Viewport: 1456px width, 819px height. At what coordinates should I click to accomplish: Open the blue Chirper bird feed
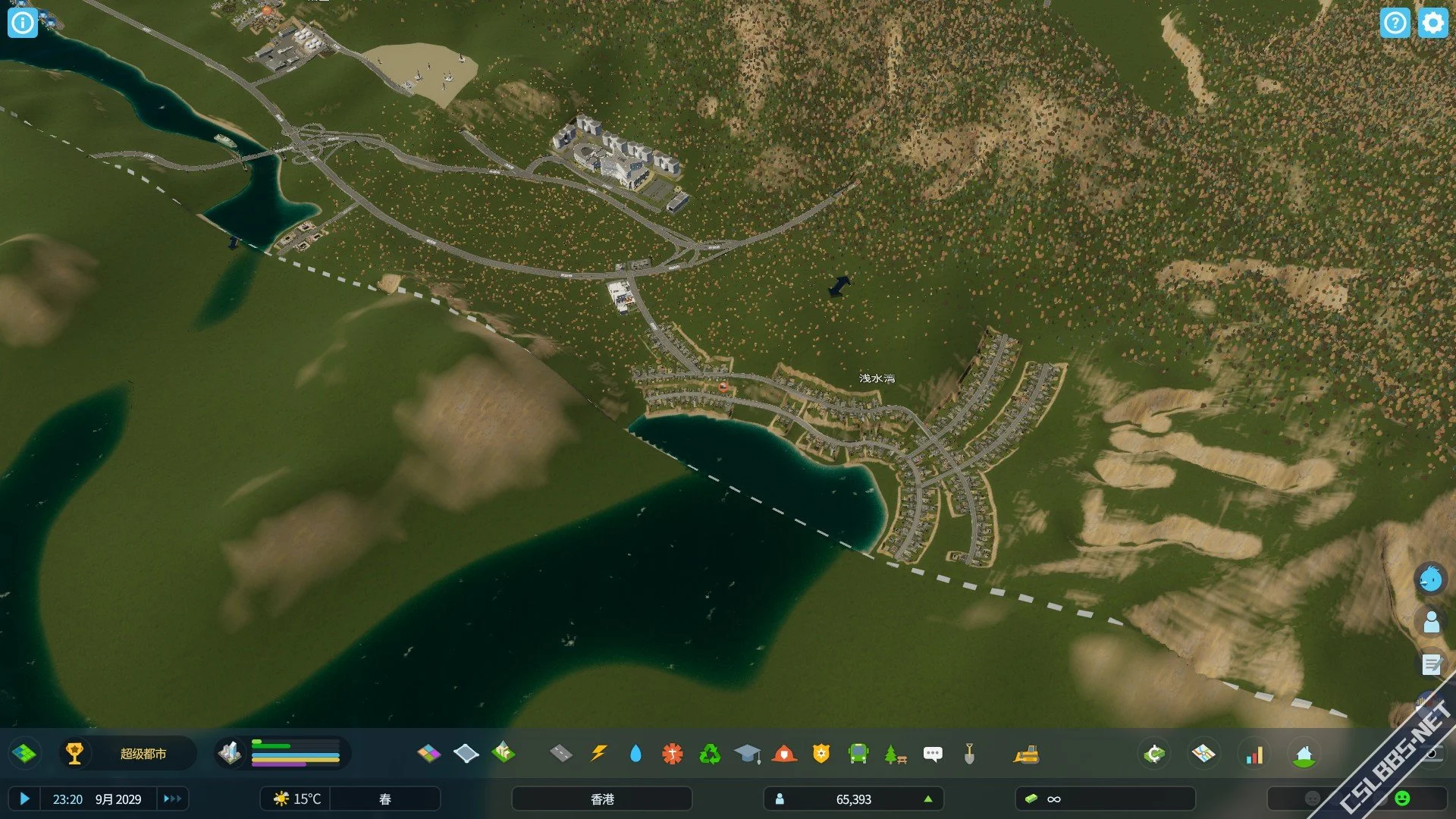pos(1431,580)
